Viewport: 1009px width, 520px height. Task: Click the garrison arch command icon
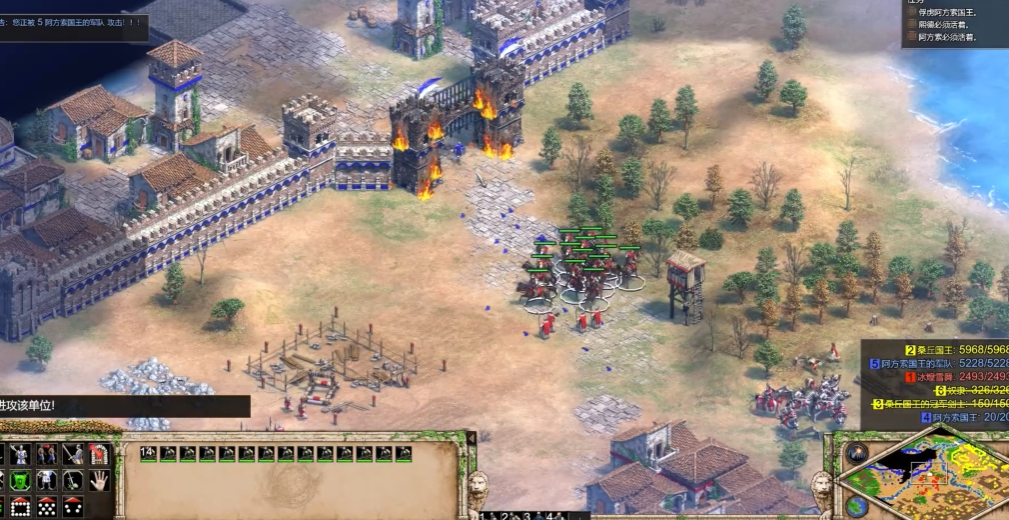click(x=99, y=455)
